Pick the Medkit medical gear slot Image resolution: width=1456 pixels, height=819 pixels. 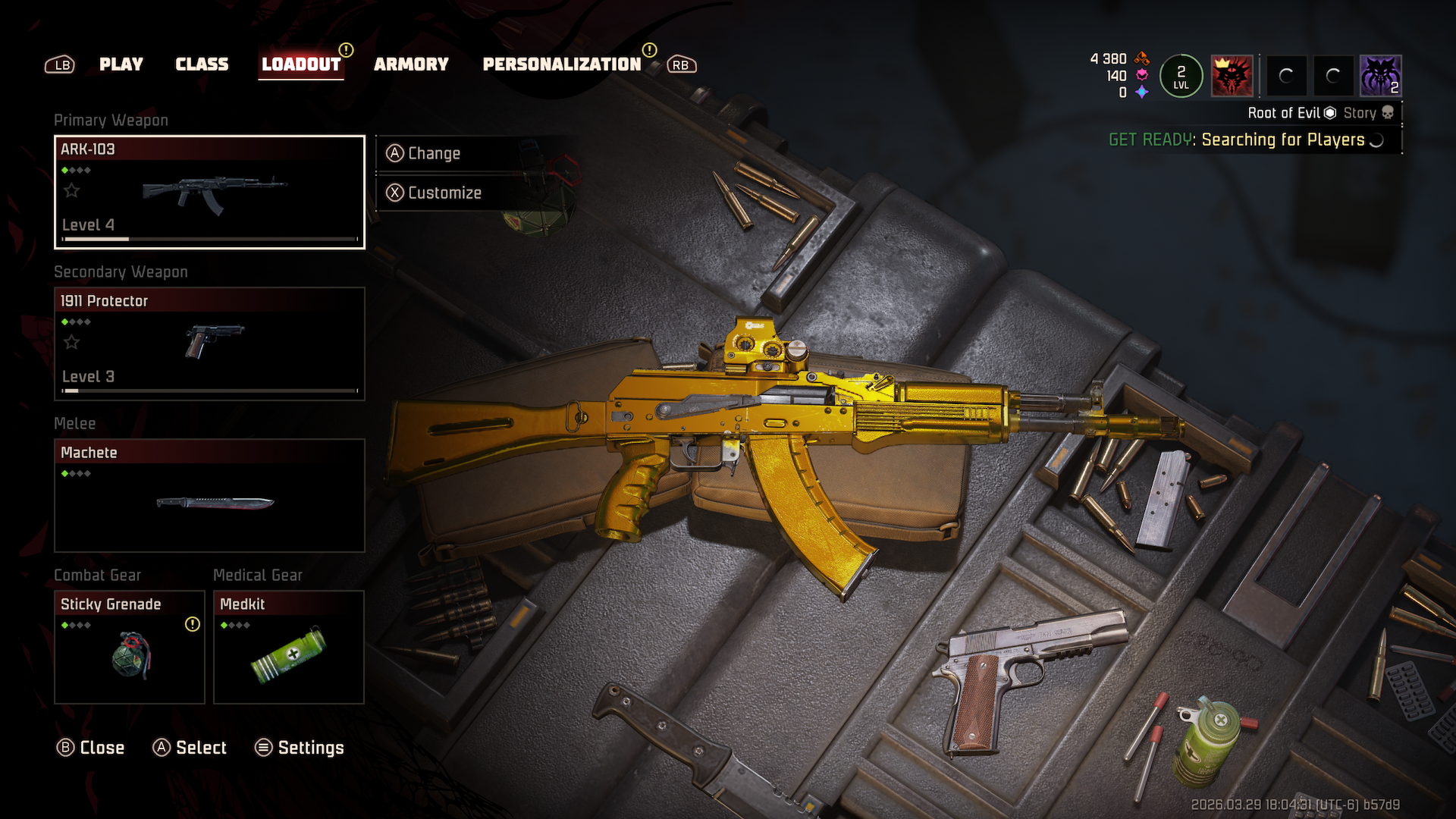click(x=289, y=647)
